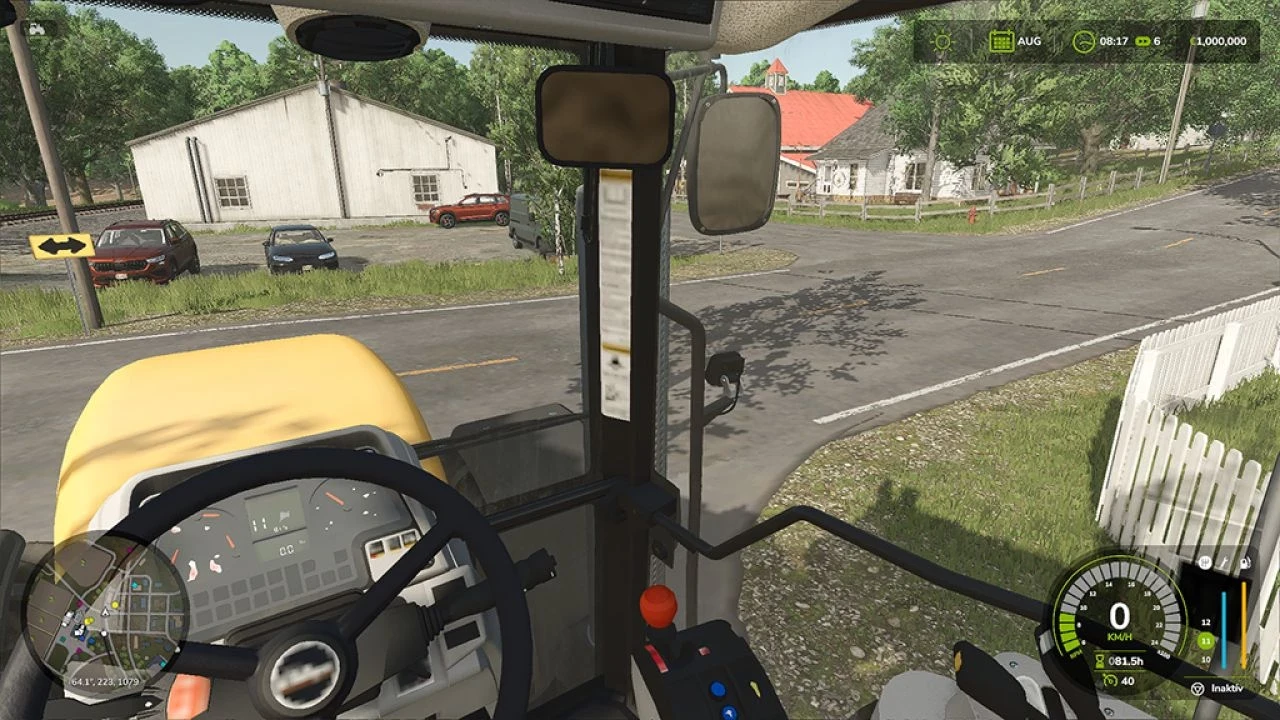The image size is (1280, 720).
Task: Click the speed limiter icon showing 40
Action: click(x=1109, y=681)
